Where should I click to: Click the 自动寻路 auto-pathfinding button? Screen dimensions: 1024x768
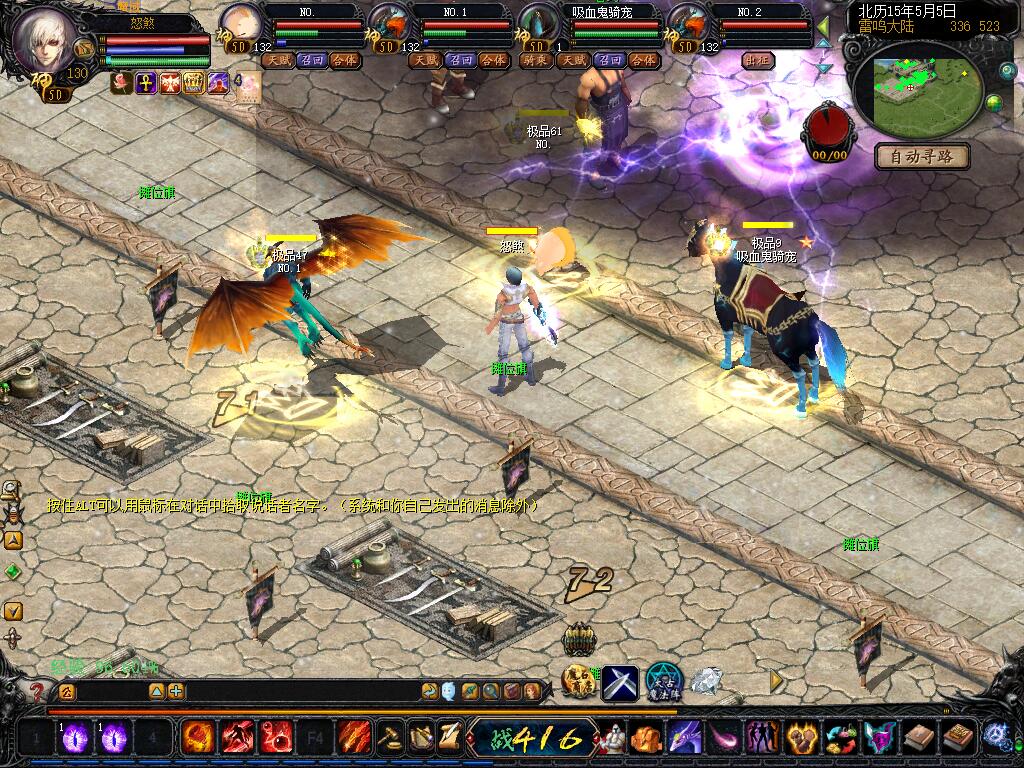pos(922,156)
